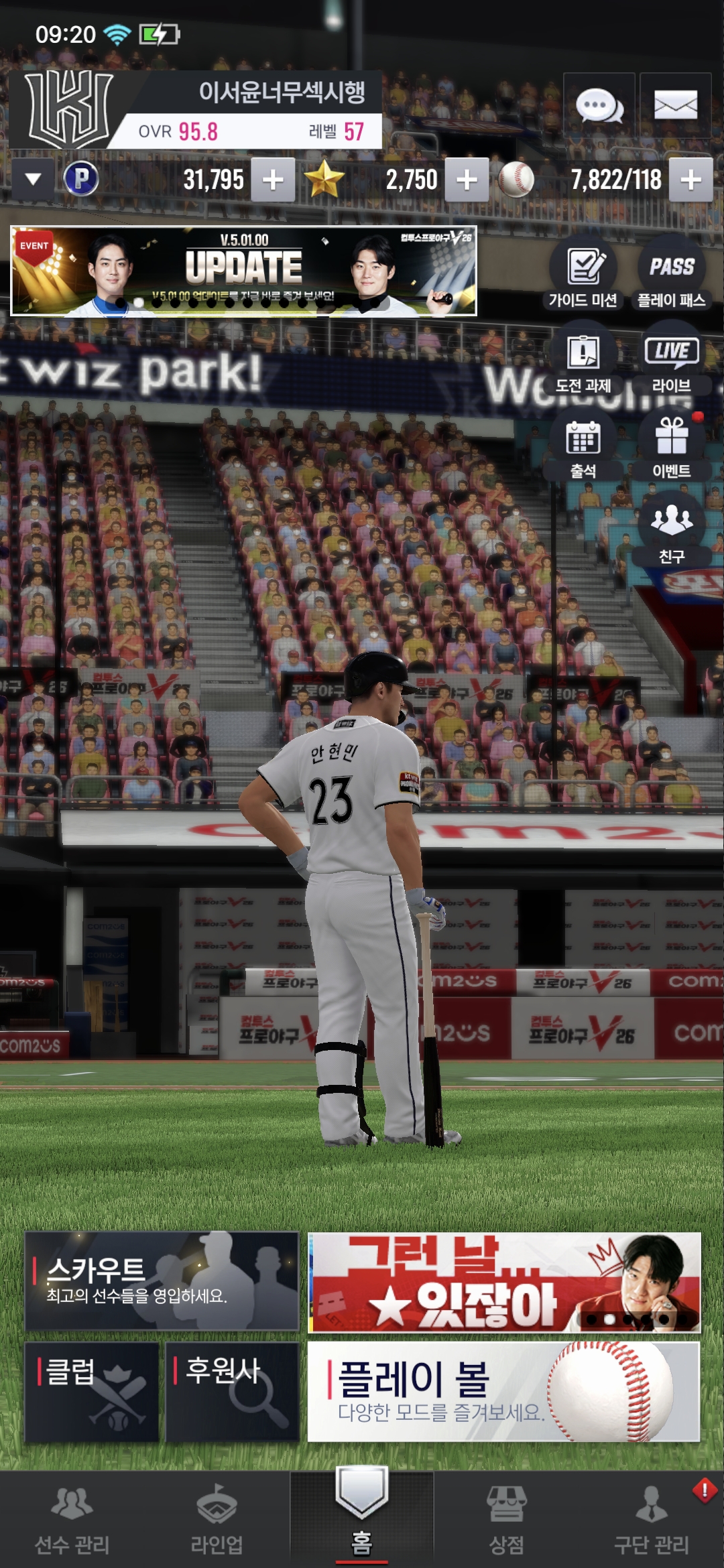Select 플레이 볼 to play ball
The width and height of the screenshot is (724, 1568).
(x=503, y=1391)
